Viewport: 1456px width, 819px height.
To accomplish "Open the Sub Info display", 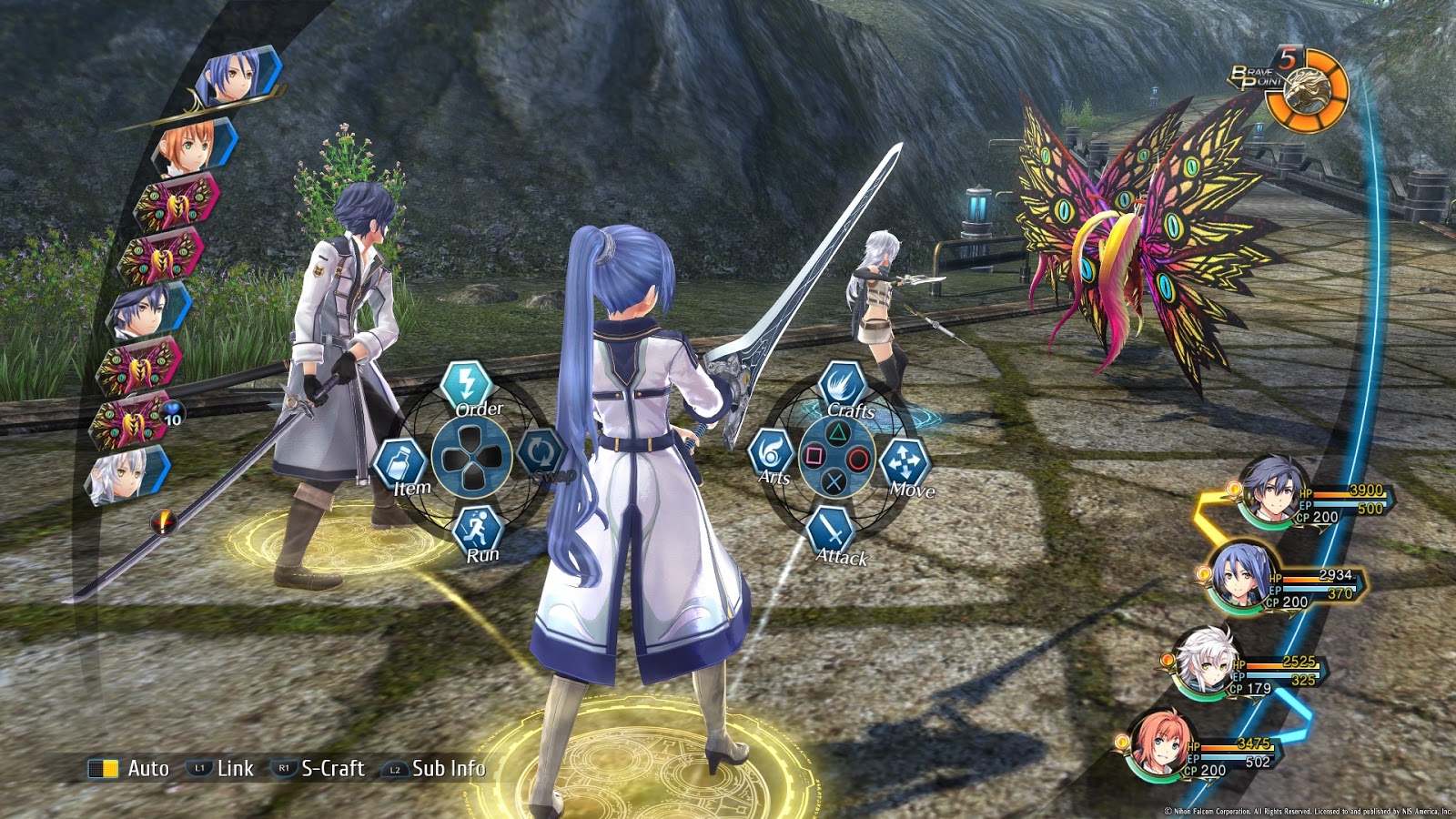I will (x=435, y=769).
